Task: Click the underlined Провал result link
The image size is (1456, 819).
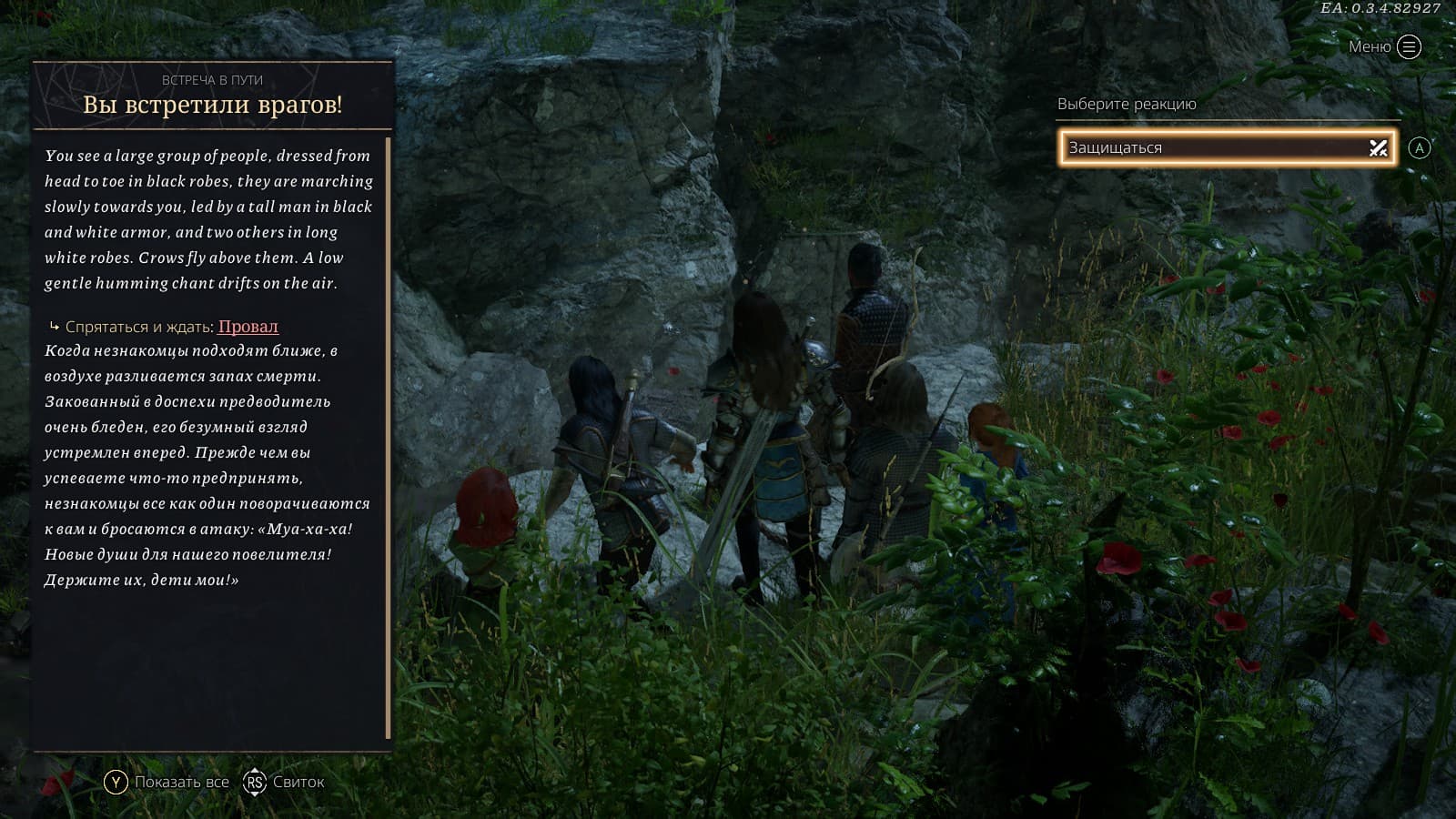Action: [x=248, y=327]
